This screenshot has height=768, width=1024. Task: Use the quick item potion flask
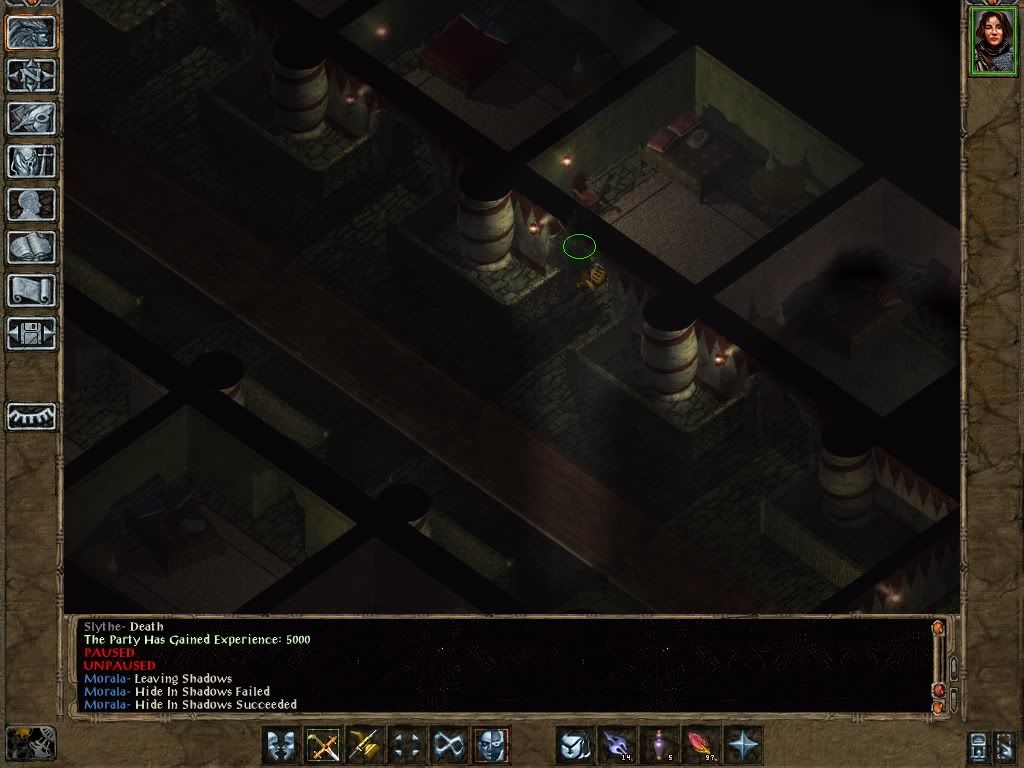pyautogui.click(x=659, y=745)
